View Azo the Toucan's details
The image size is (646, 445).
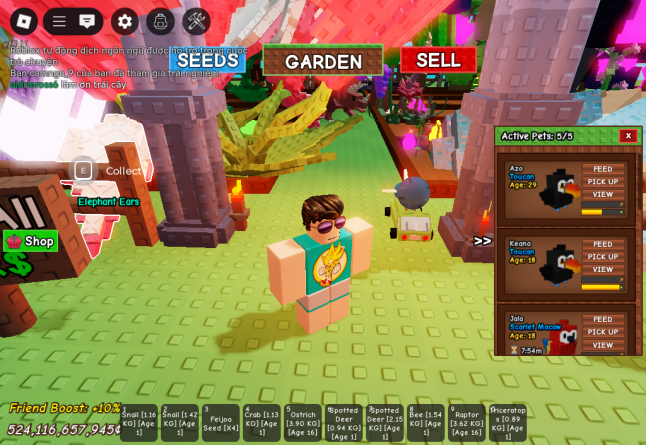coord(603,194)
